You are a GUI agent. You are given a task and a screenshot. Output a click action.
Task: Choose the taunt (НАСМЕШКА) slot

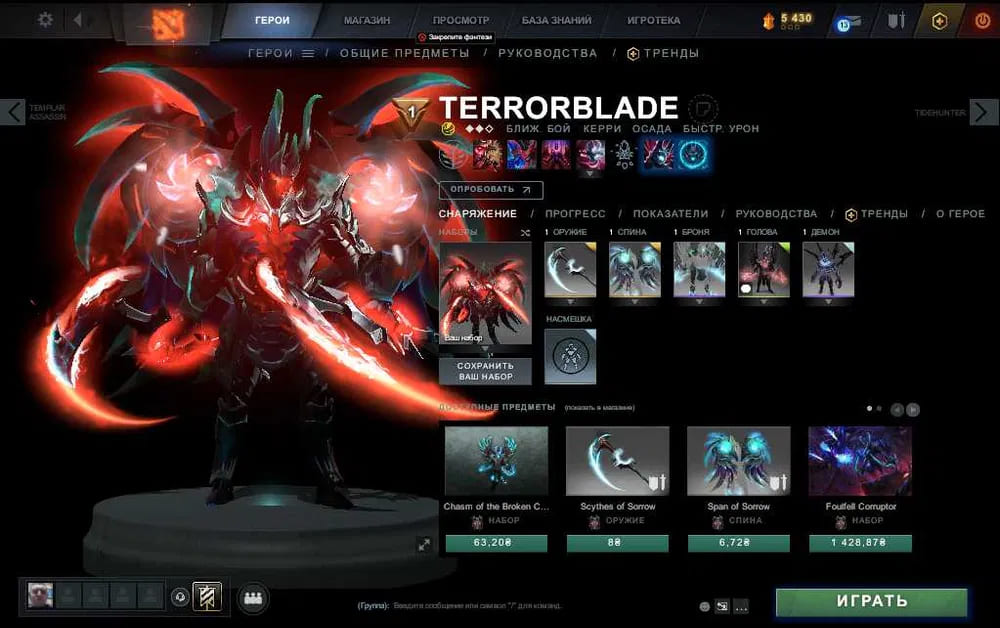(x=570, y=356)
